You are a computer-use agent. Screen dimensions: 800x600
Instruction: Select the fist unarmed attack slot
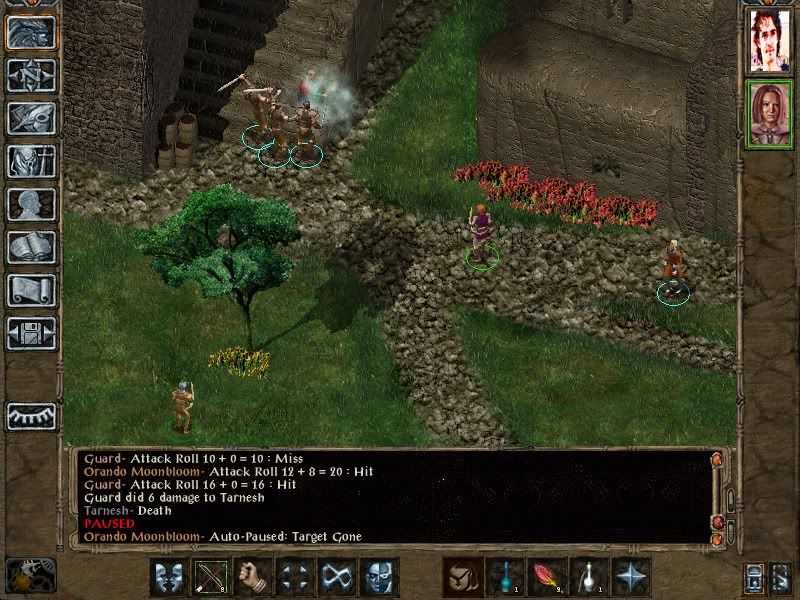(x=253, y=577)
